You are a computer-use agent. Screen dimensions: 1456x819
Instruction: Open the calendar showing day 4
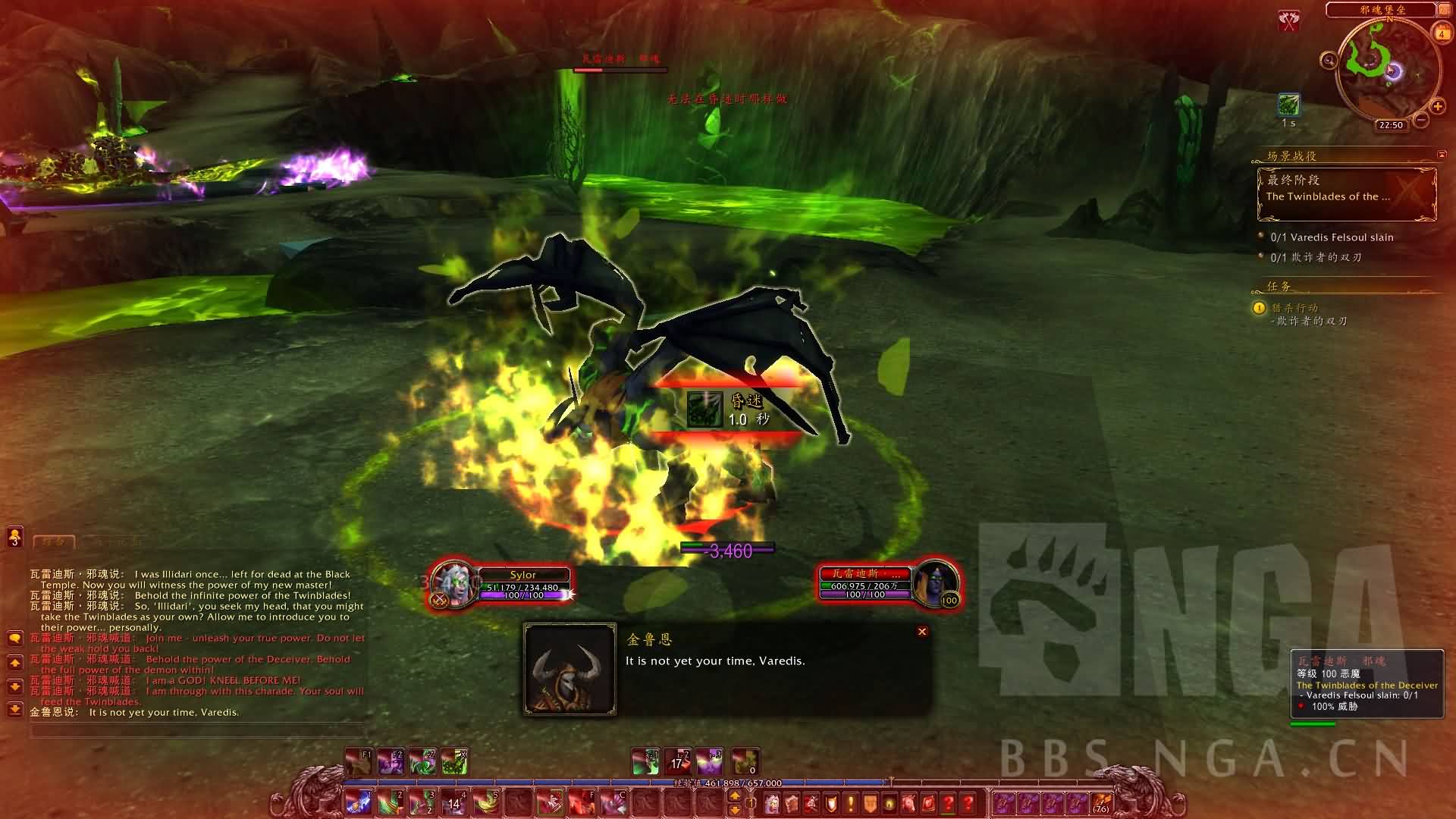[x=1441, y=33]
